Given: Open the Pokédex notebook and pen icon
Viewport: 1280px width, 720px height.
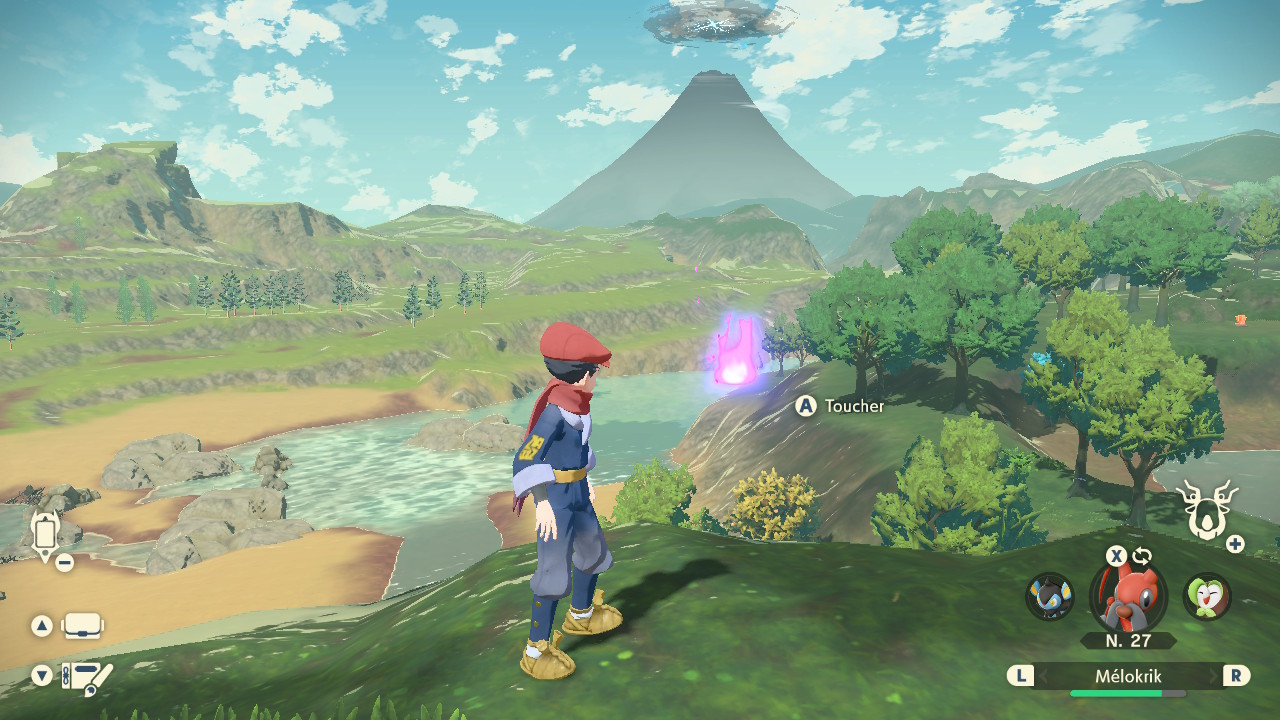Looking at the screenshot, I should pyautogui.click(x=86, y=677).
